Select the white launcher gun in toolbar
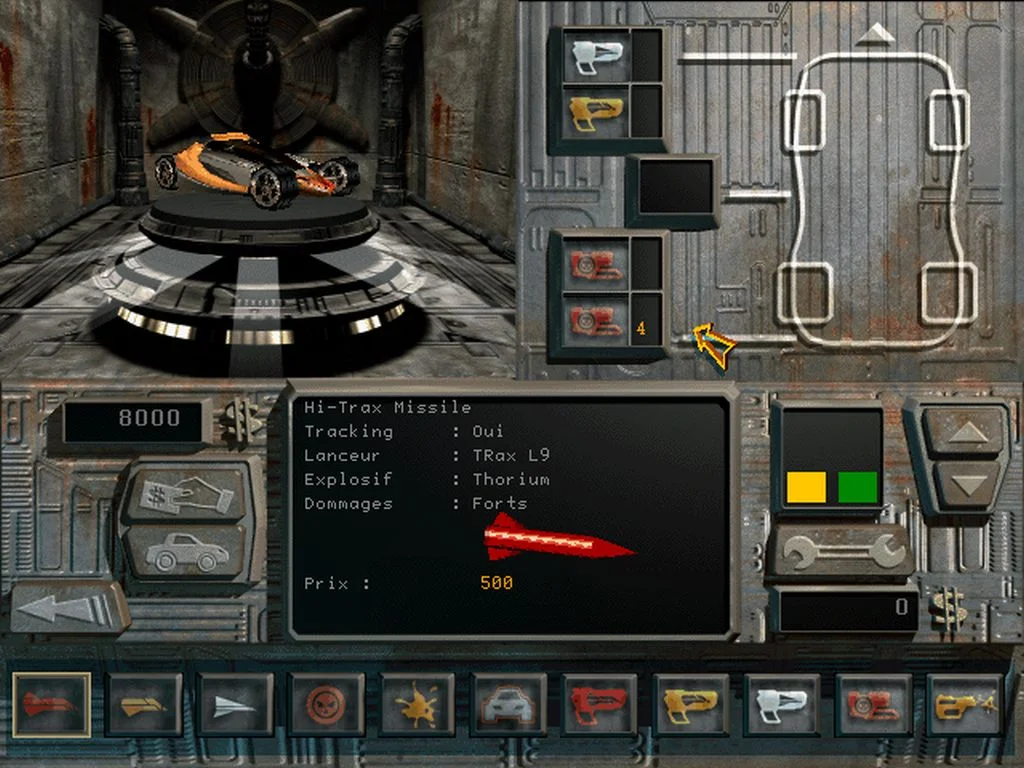Viewport: 1024px width, 768px height. click(x=783, y=704)
